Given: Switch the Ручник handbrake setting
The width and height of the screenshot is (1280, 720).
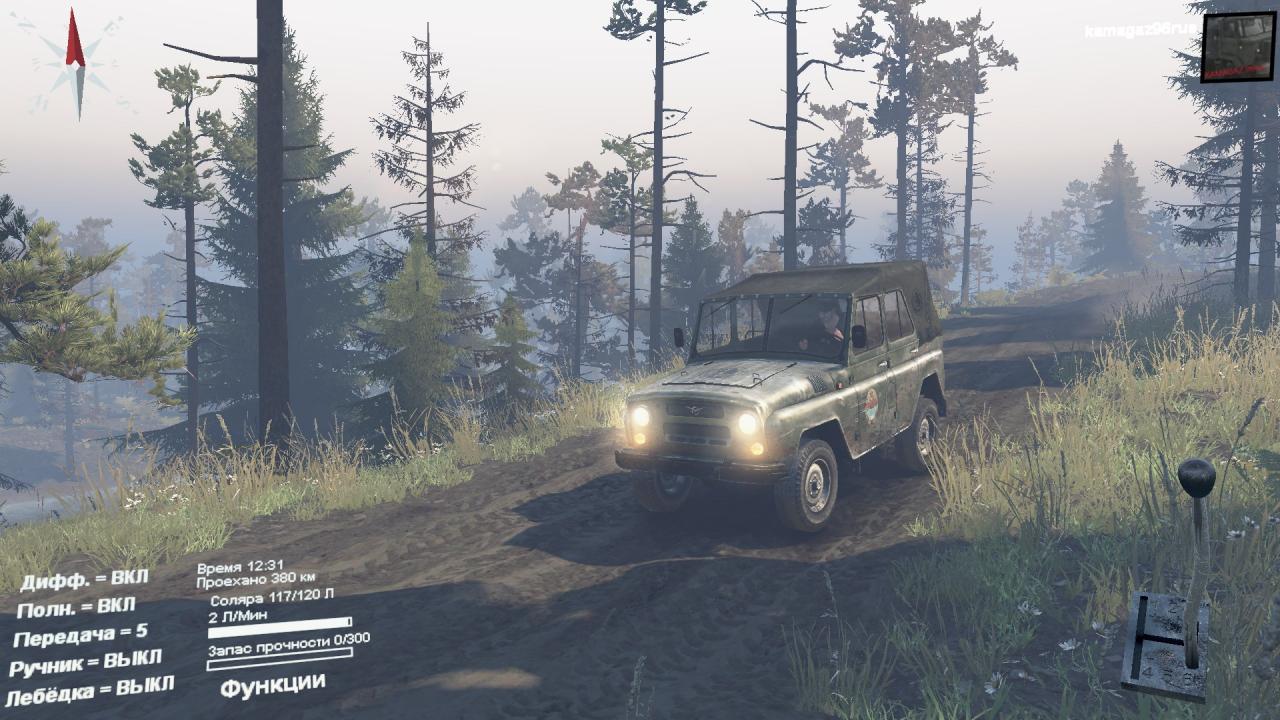Looking at the screenshot, I should [85, 662].
